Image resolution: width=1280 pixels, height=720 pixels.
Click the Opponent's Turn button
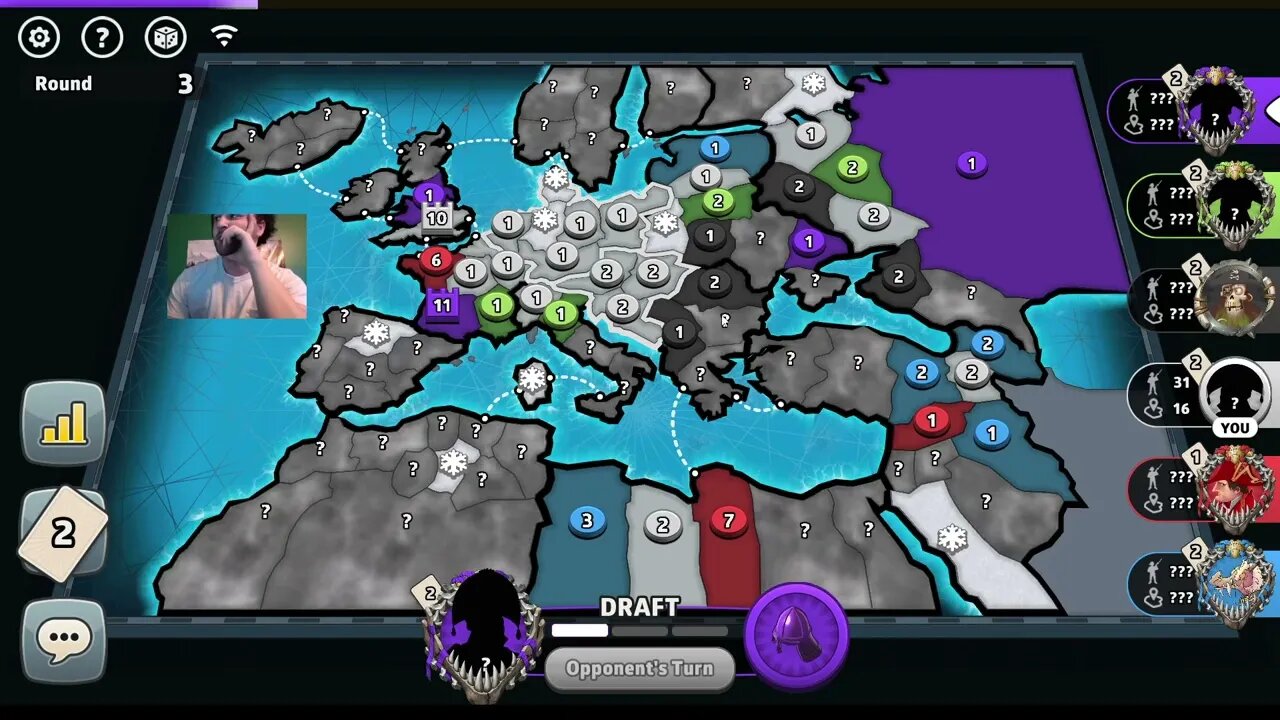639,668
